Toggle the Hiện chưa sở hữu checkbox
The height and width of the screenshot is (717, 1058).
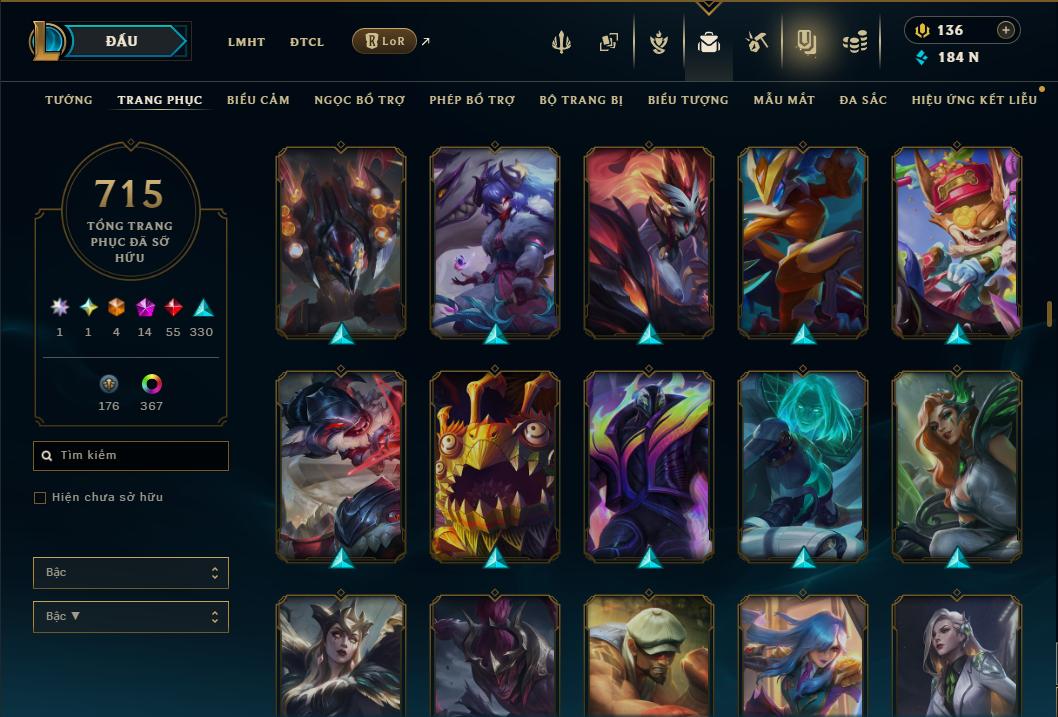[40, 498]
